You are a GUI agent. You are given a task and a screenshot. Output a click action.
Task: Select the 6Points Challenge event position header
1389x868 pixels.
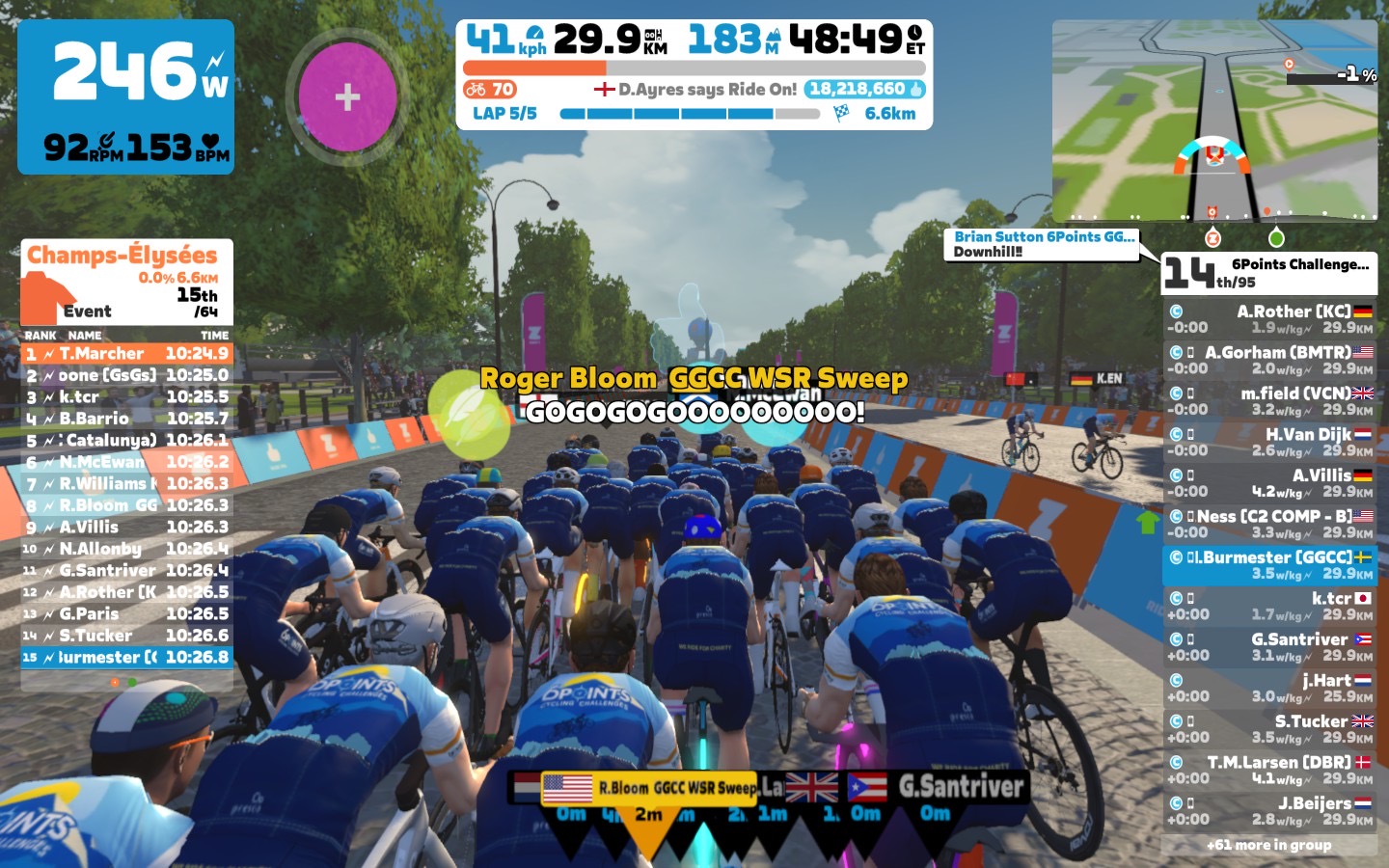tap(1268, 273)
